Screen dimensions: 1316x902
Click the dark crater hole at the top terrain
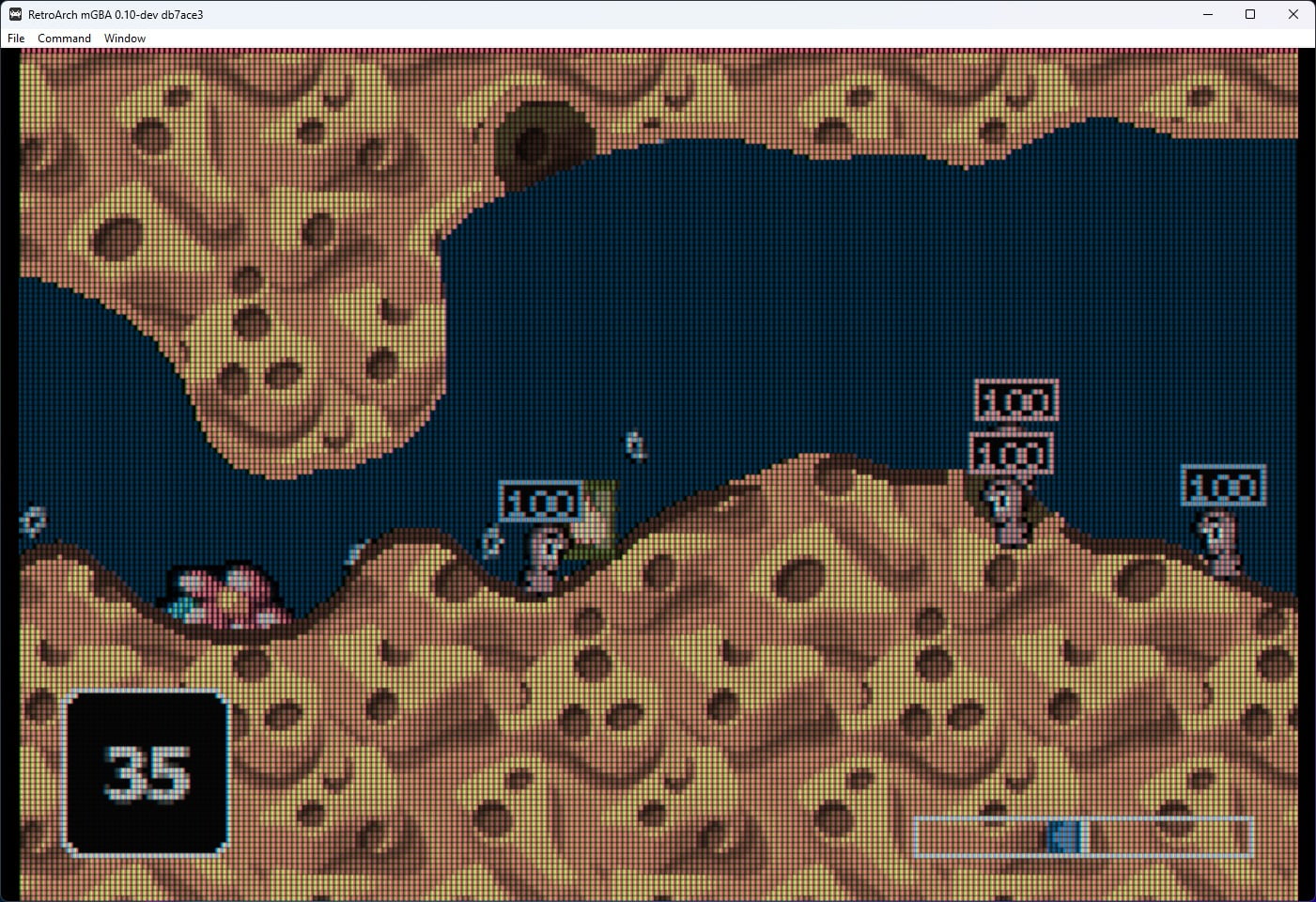pyautogui.click(x=543, y=141)
